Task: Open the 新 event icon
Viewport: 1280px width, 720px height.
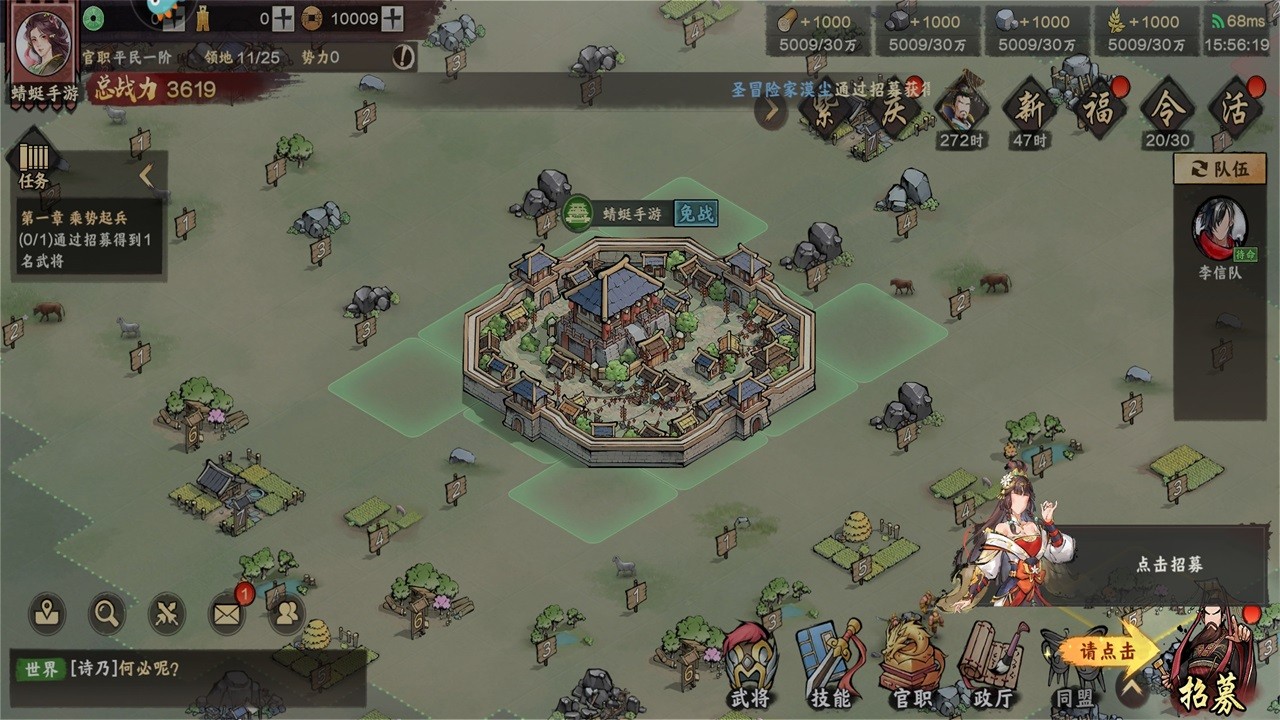Action: 1030,108
